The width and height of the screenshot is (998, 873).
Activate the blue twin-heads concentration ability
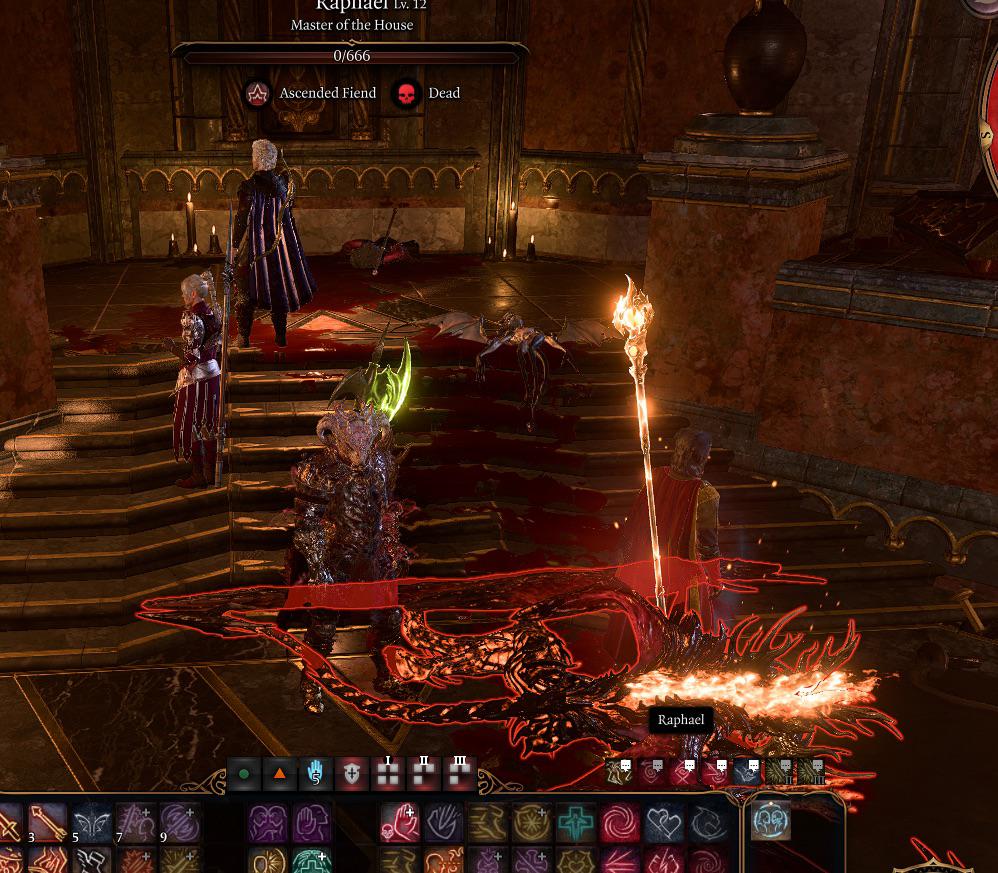tap(771, 821)
